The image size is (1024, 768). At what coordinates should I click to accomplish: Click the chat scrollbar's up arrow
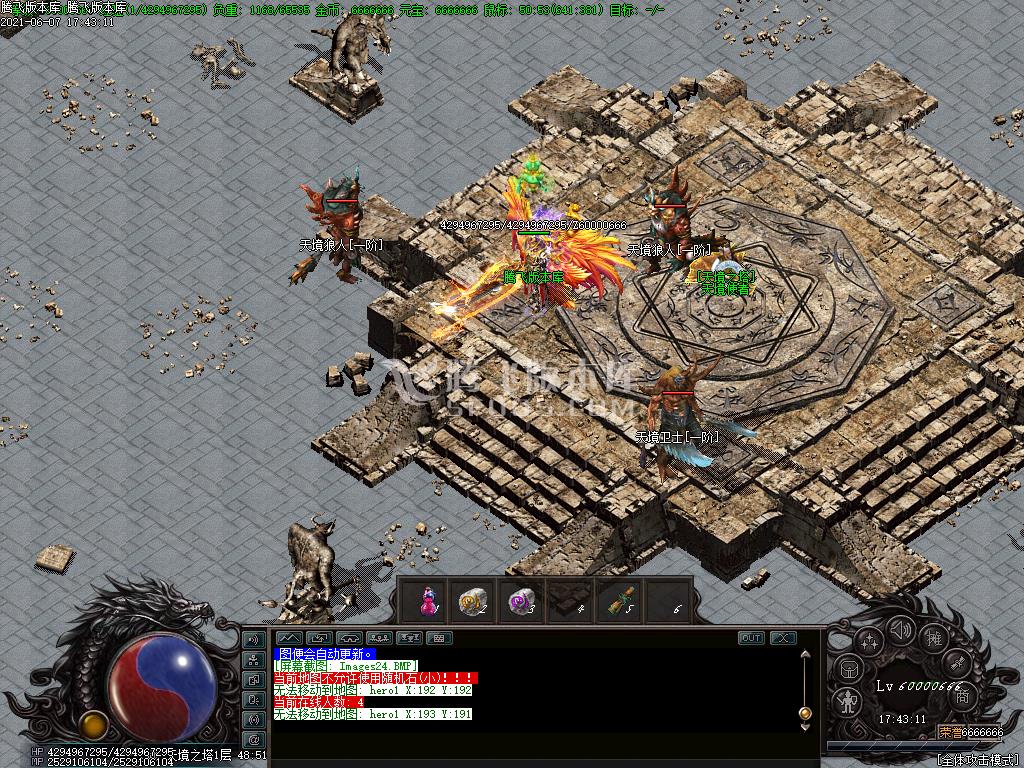pos(803,655)
